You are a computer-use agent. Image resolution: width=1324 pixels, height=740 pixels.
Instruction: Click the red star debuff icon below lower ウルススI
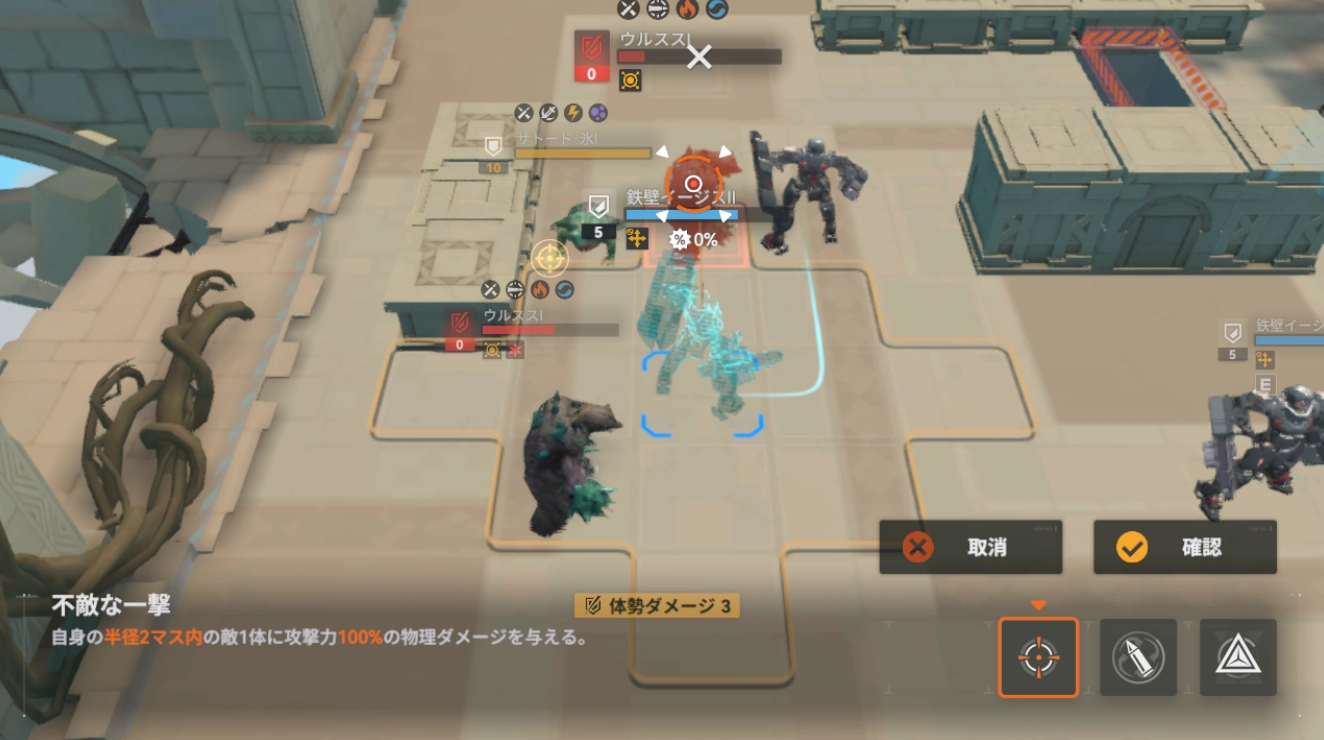515,350
